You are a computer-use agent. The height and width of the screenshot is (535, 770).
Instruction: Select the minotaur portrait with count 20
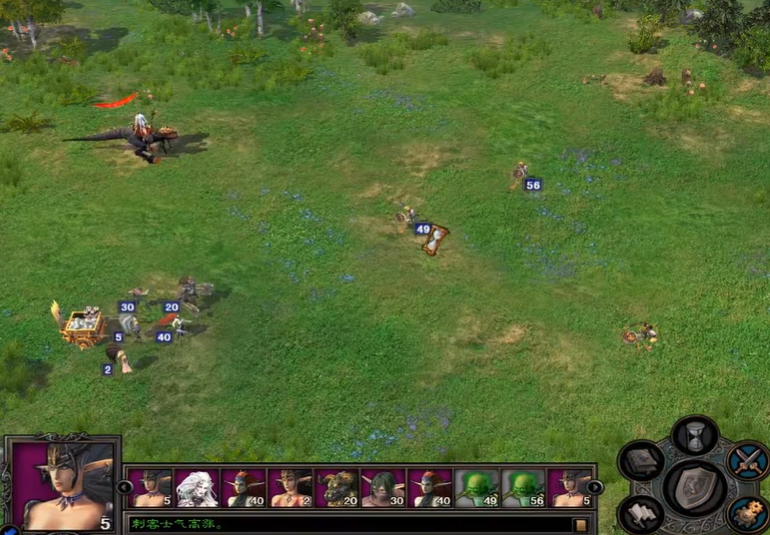point(337,488)
